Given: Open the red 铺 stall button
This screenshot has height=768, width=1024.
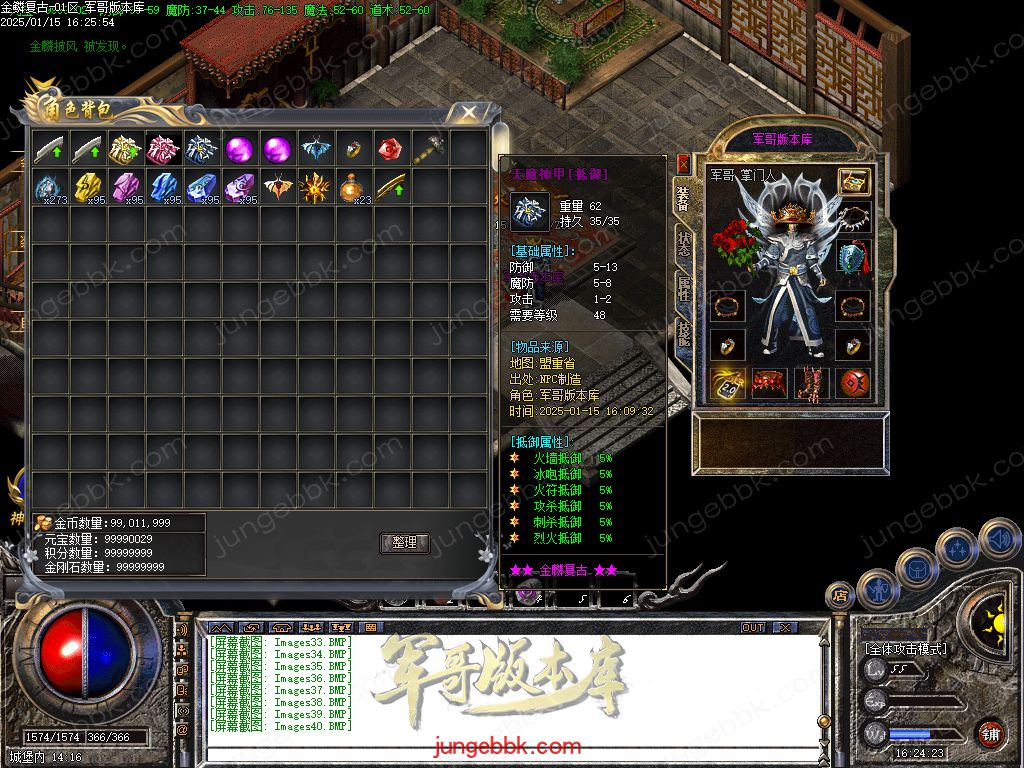Looking at the screenshot, I should pyautogui.click(x=990, y=733).
